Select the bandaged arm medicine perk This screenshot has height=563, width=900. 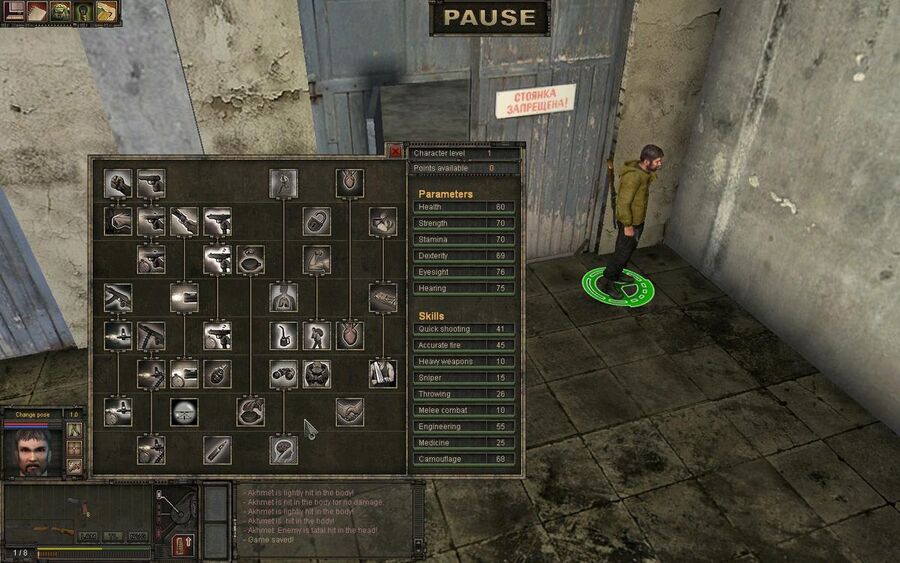coord(383,374)
